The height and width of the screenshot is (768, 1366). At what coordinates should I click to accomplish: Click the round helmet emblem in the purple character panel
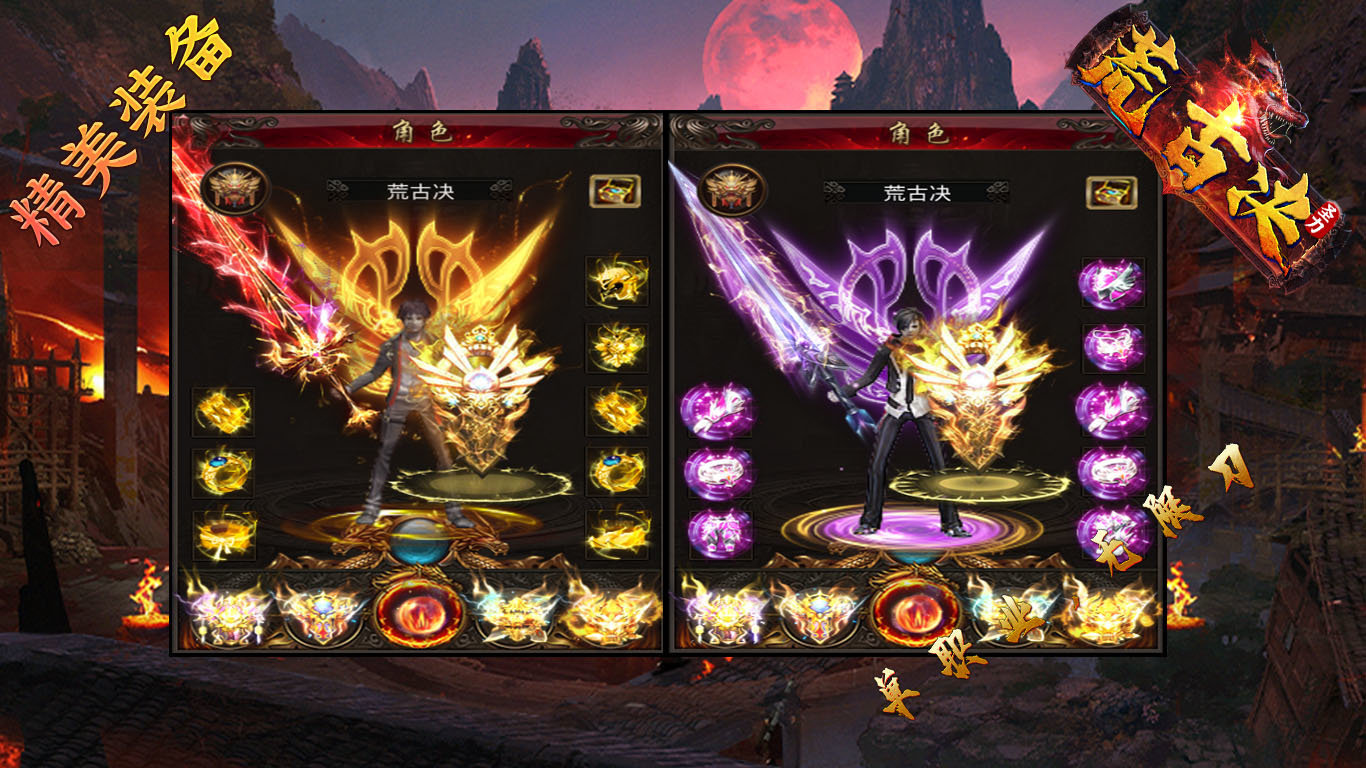click(733, 189)
